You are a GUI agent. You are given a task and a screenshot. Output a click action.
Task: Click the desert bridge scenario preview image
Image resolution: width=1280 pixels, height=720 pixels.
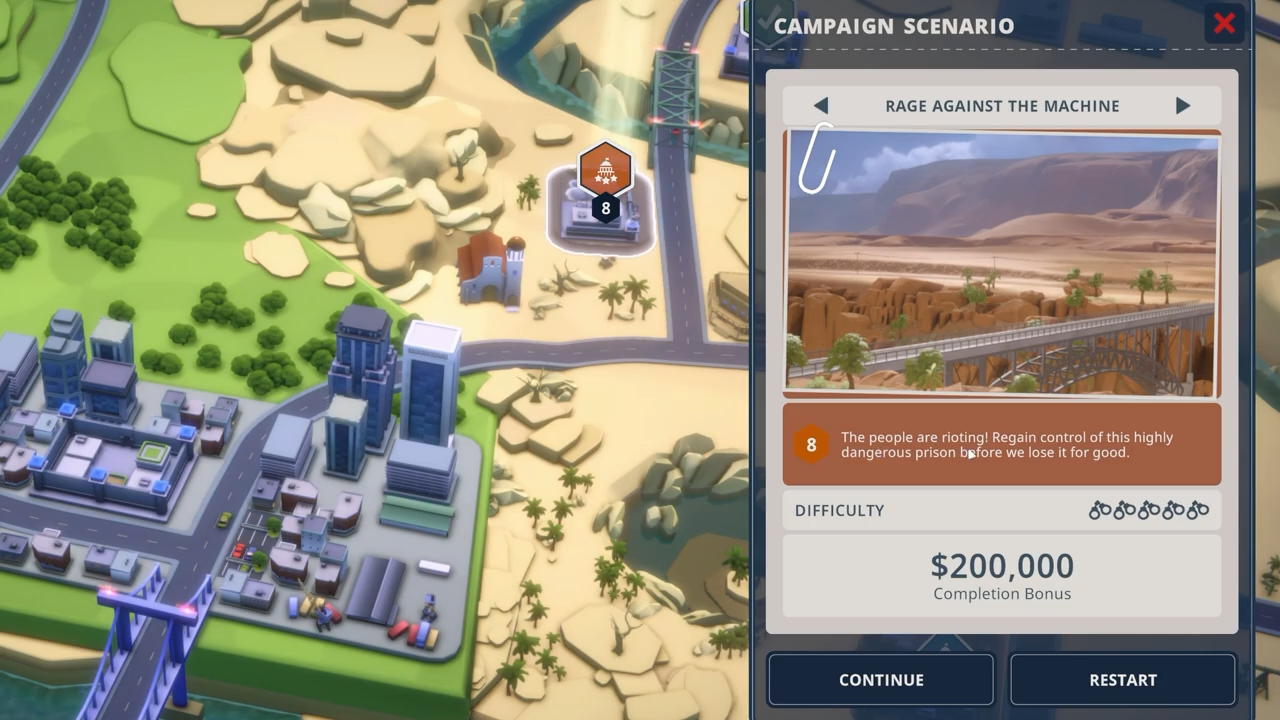click(x=1002, y=263)
